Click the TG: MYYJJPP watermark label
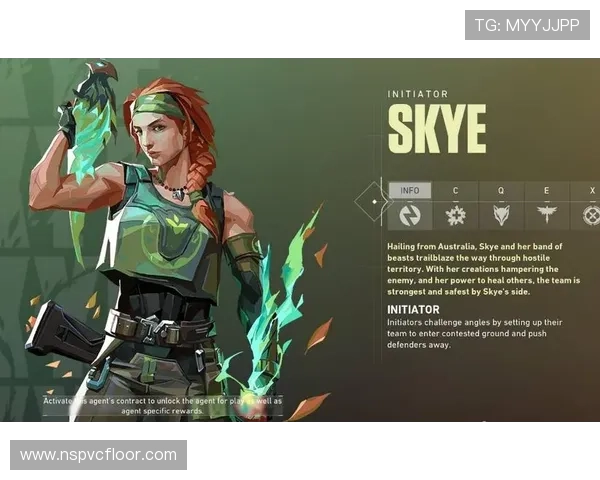This screenshot has height=480, width=600. 527,25
